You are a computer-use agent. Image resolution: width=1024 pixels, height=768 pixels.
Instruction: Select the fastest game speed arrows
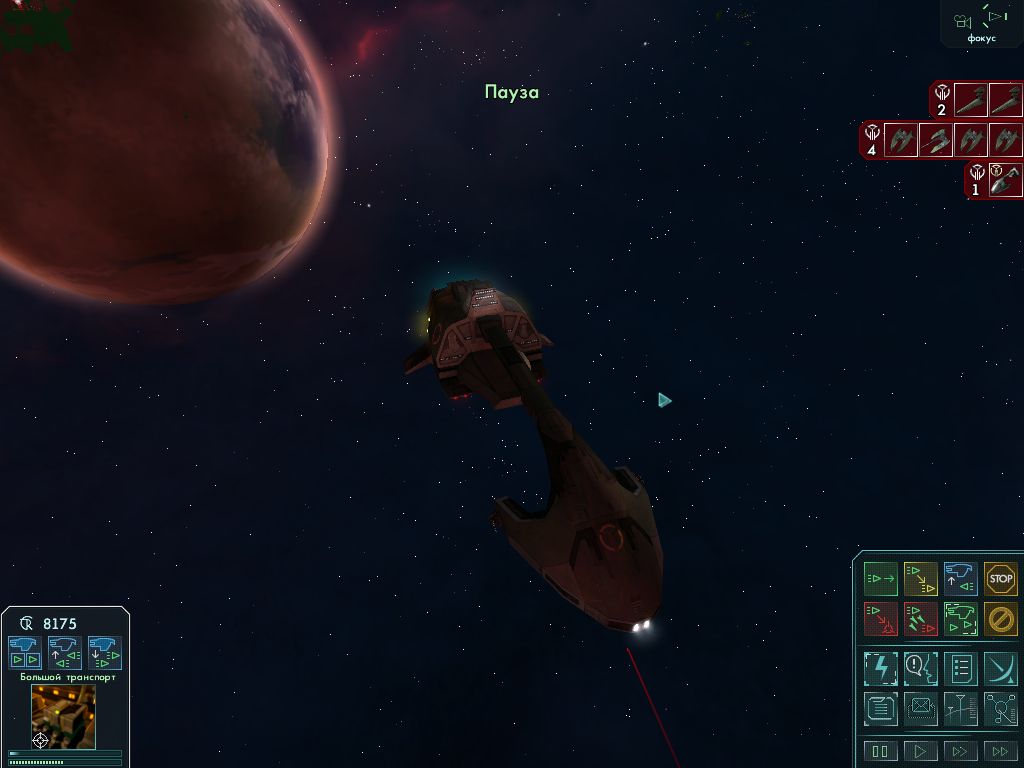click(1000, 751)
